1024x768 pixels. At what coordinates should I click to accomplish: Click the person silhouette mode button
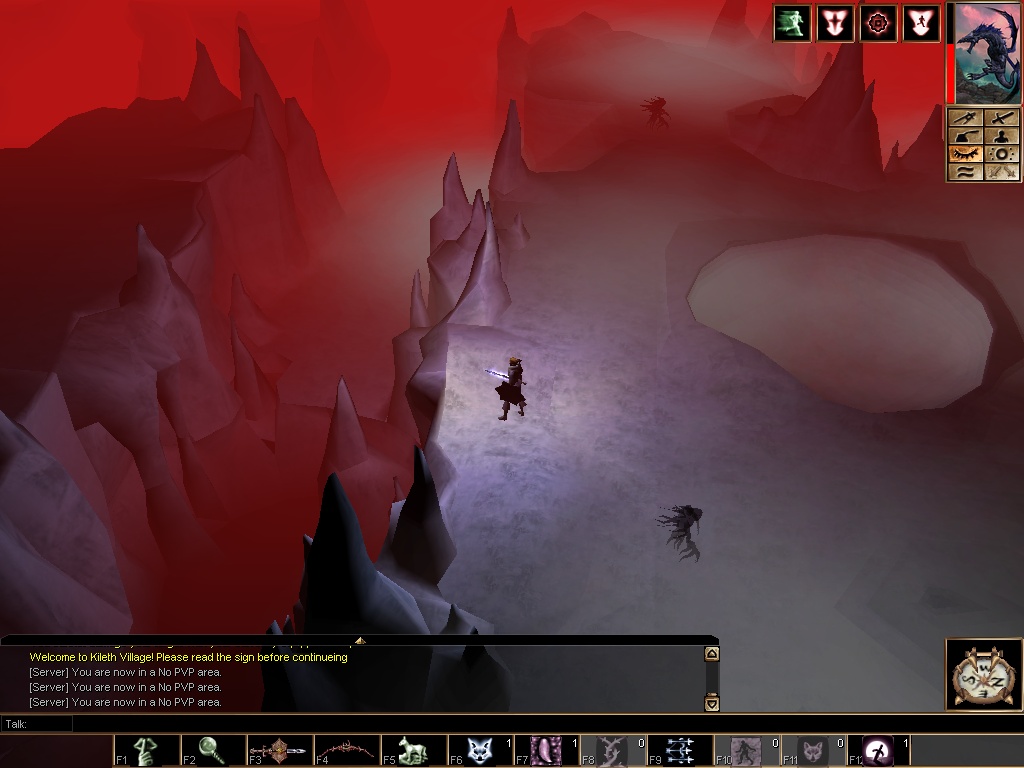(x=1001, y=136)
